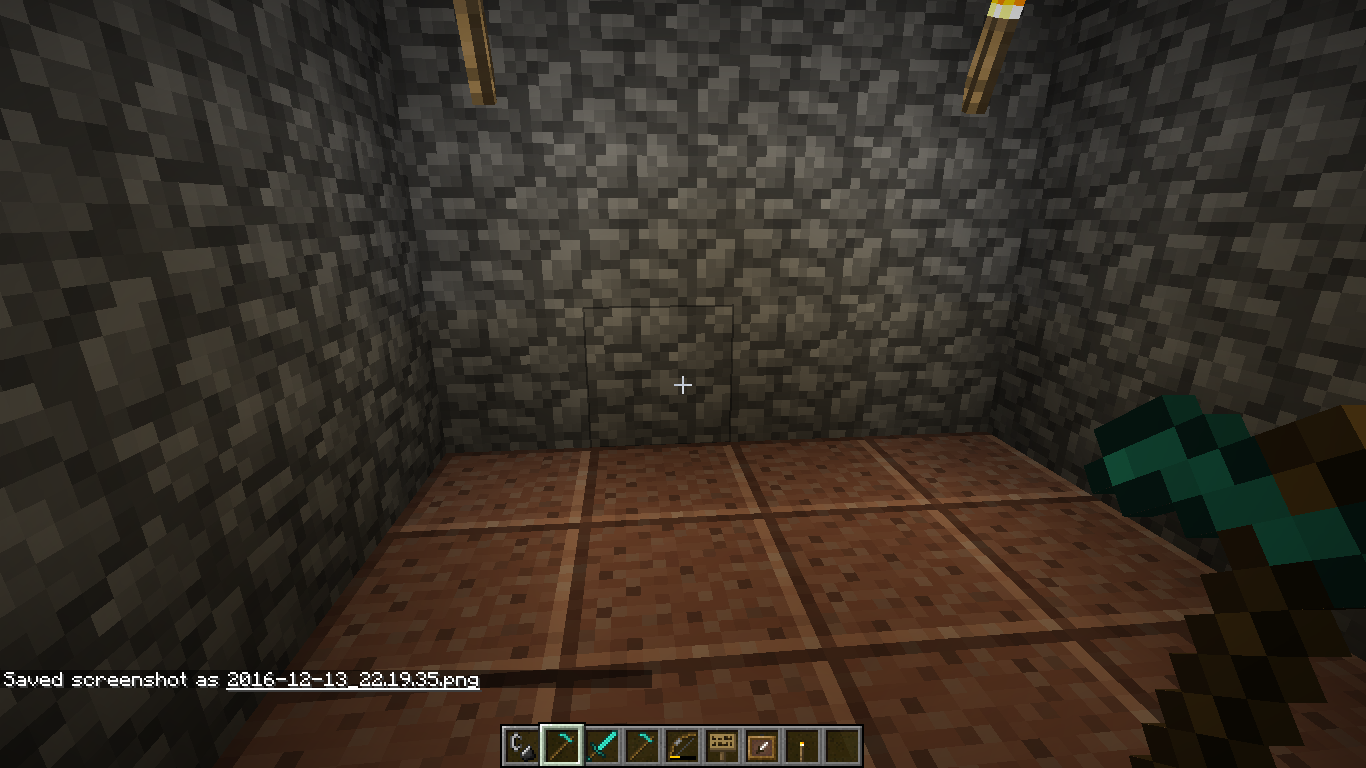Image resolution: width=1366 pixels, height=768 pixels.
Task: Choose the diamond tool left of the bow
Action: (x=641, y=746)
